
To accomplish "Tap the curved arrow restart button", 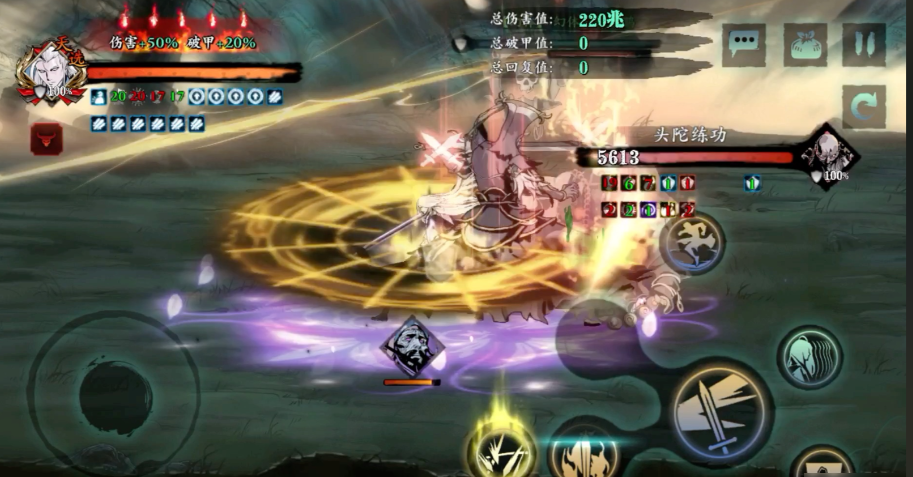I will 863,105.
